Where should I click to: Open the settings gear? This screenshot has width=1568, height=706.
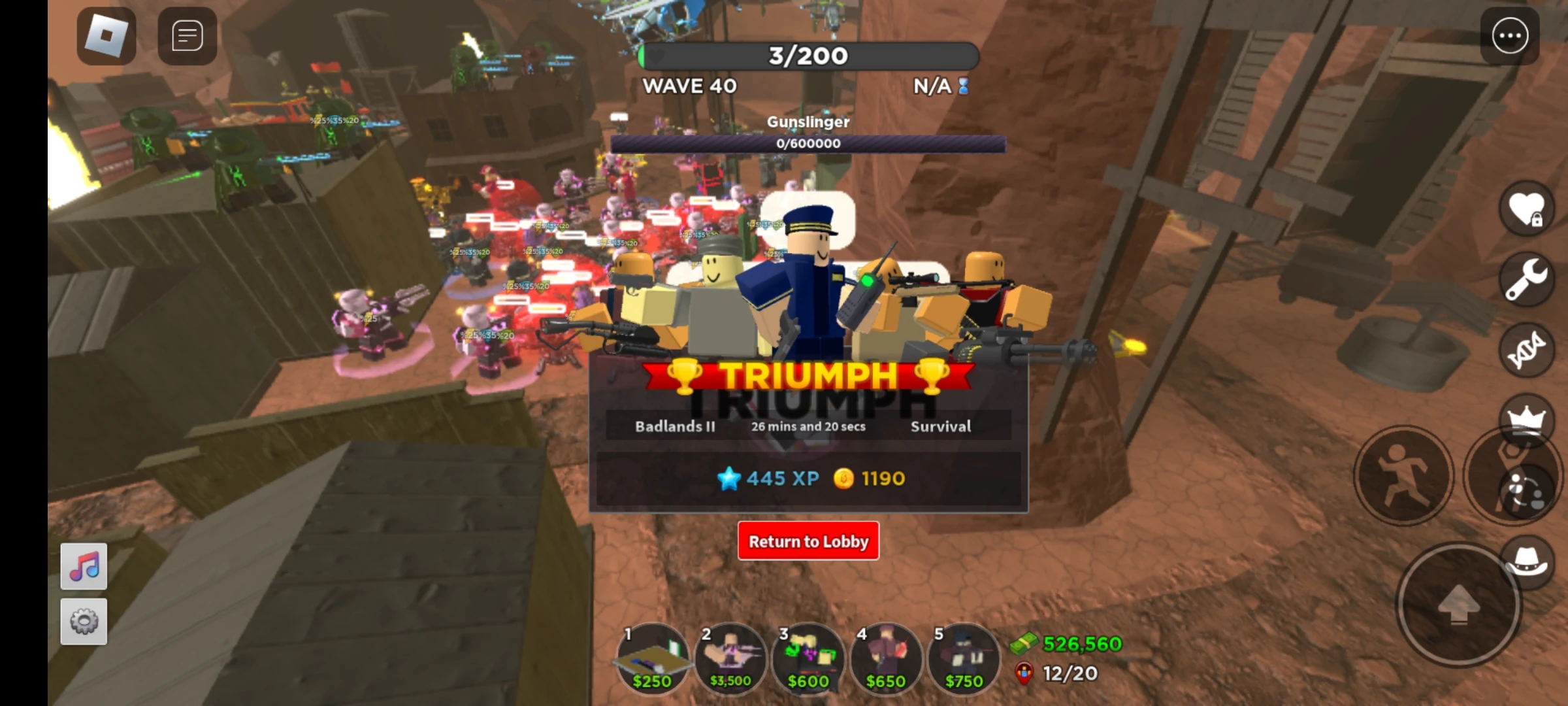(x=82, y=621)
